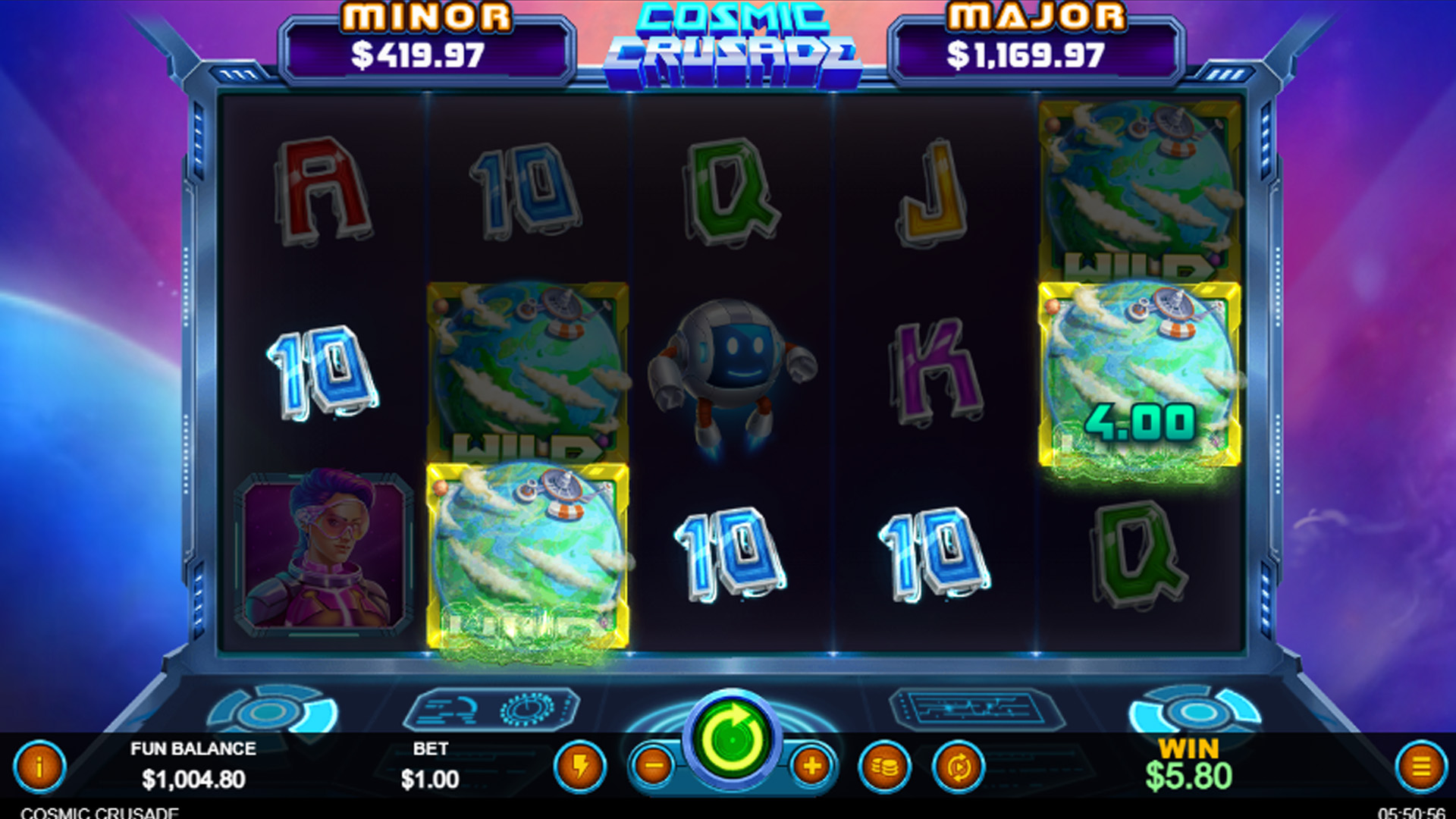Screen dimensions: 1456x819
Task: Open the hamburger menu
Action: (1421, 767)
